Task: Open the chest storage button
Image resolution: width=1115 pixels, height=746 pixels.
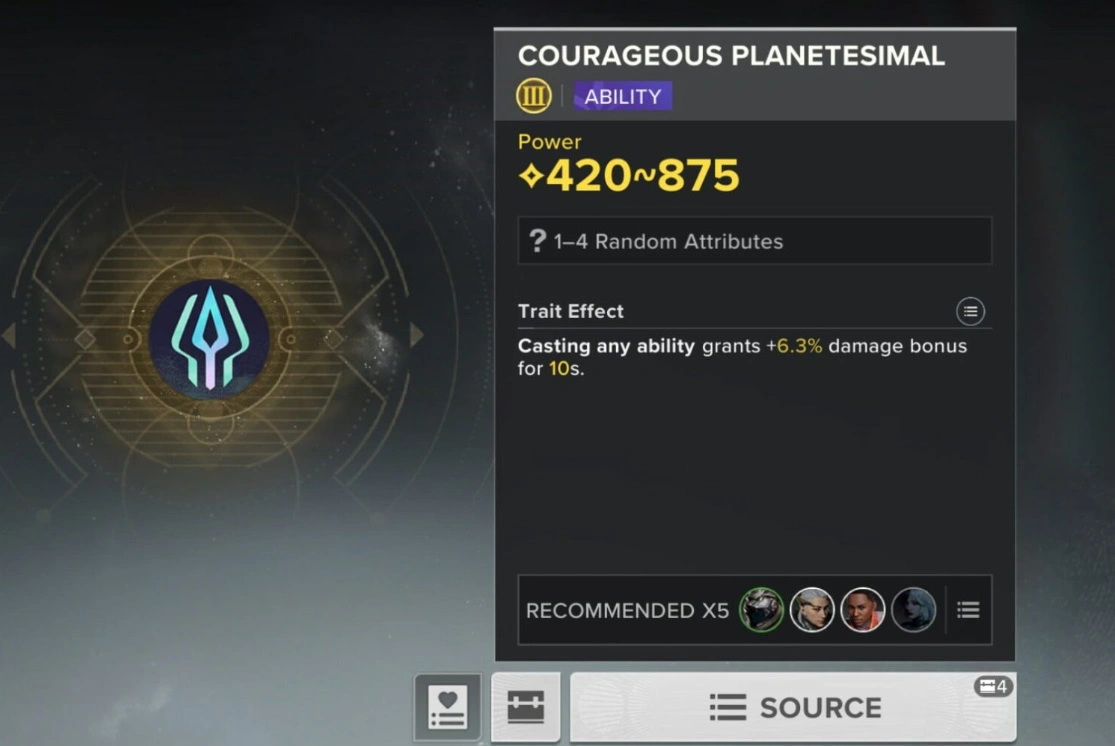Action: (526, 707)
